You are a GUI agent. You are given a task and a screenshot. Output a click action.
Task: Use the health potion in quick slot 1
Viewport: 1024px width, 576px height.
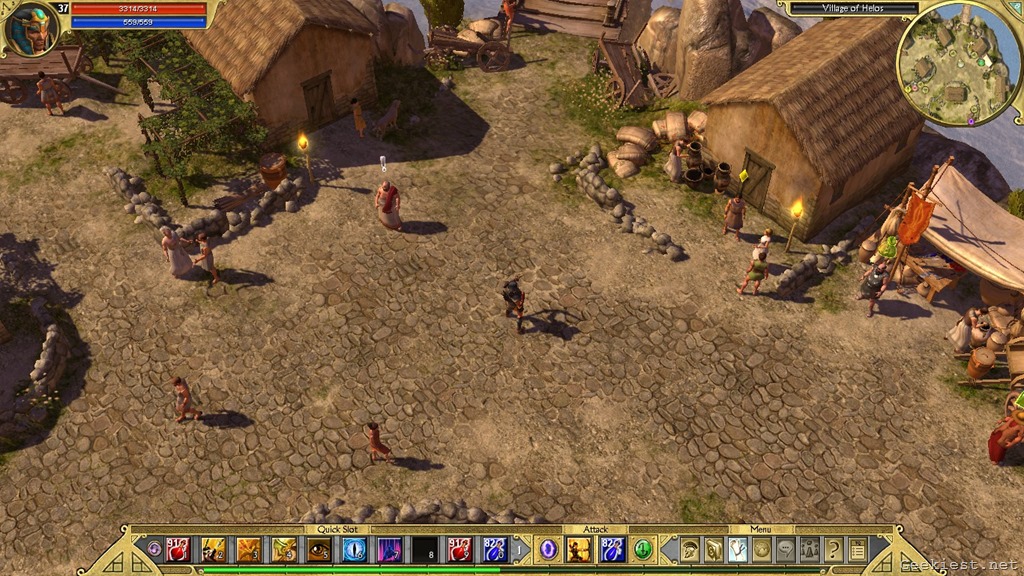coord(180,549)
